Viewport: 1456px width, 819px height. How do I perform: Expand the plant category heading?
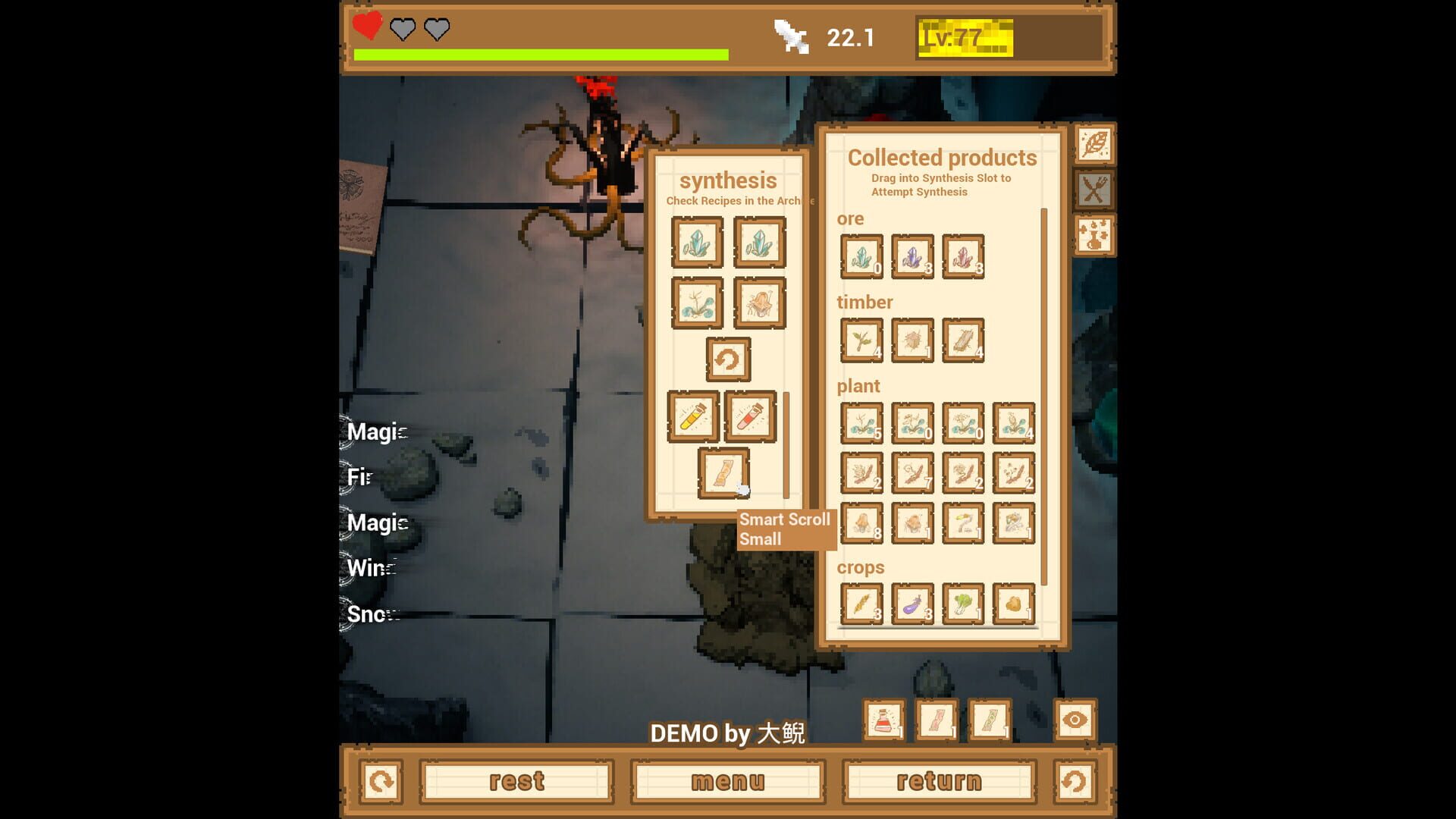click(858, 386)
